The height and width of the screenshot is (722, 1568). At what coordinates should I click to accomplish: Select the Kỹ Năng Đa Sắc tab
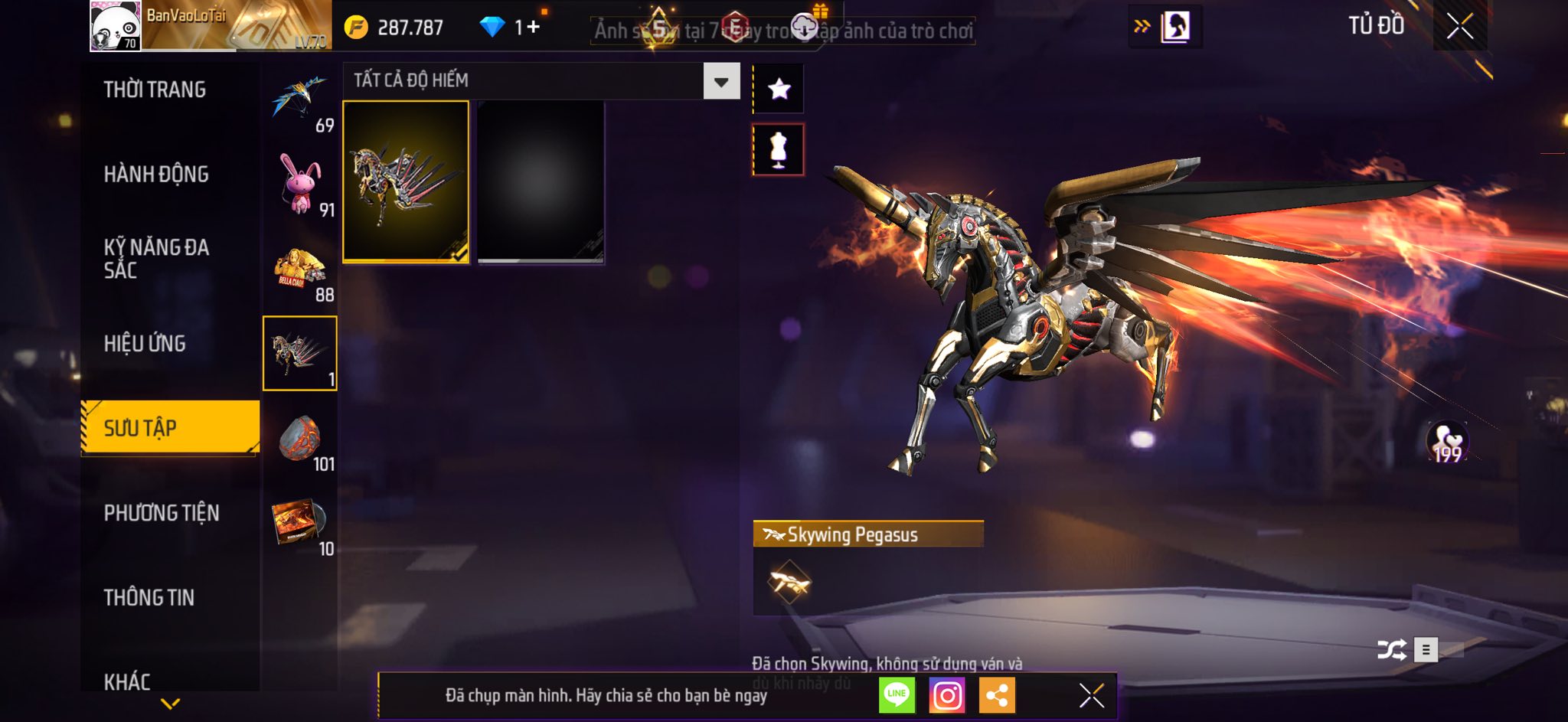click(x=156, y=258)
